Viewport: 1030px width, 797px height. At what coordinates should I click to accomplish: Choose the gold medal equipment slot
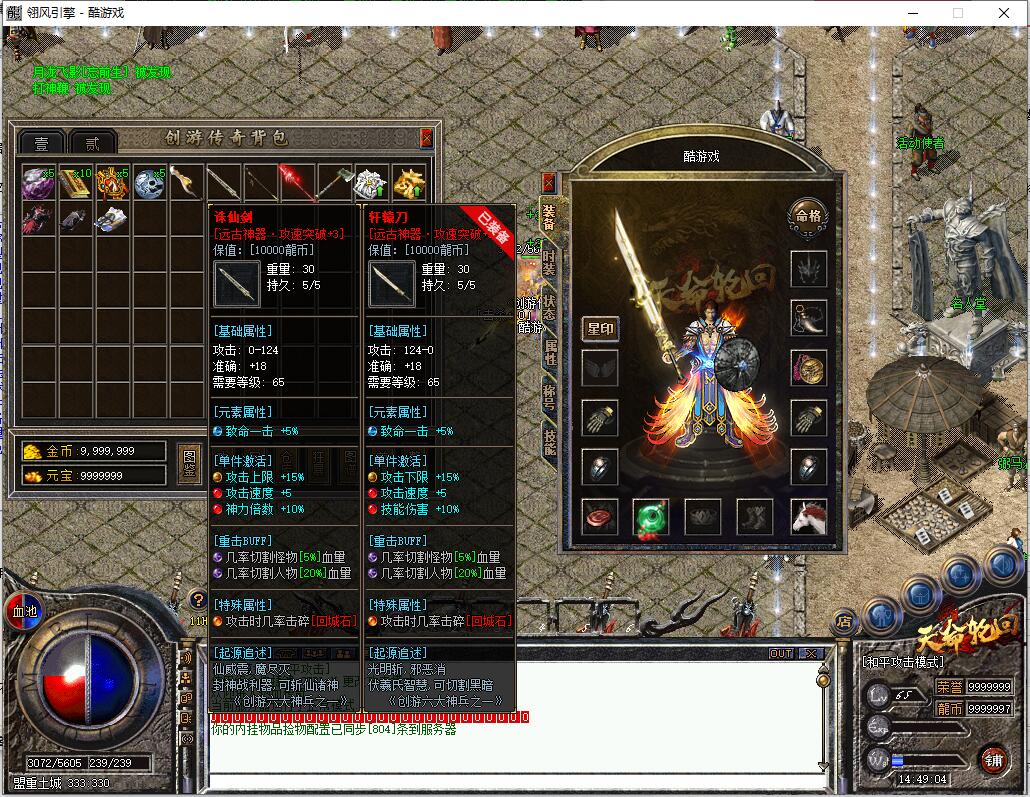pos(808,367)
